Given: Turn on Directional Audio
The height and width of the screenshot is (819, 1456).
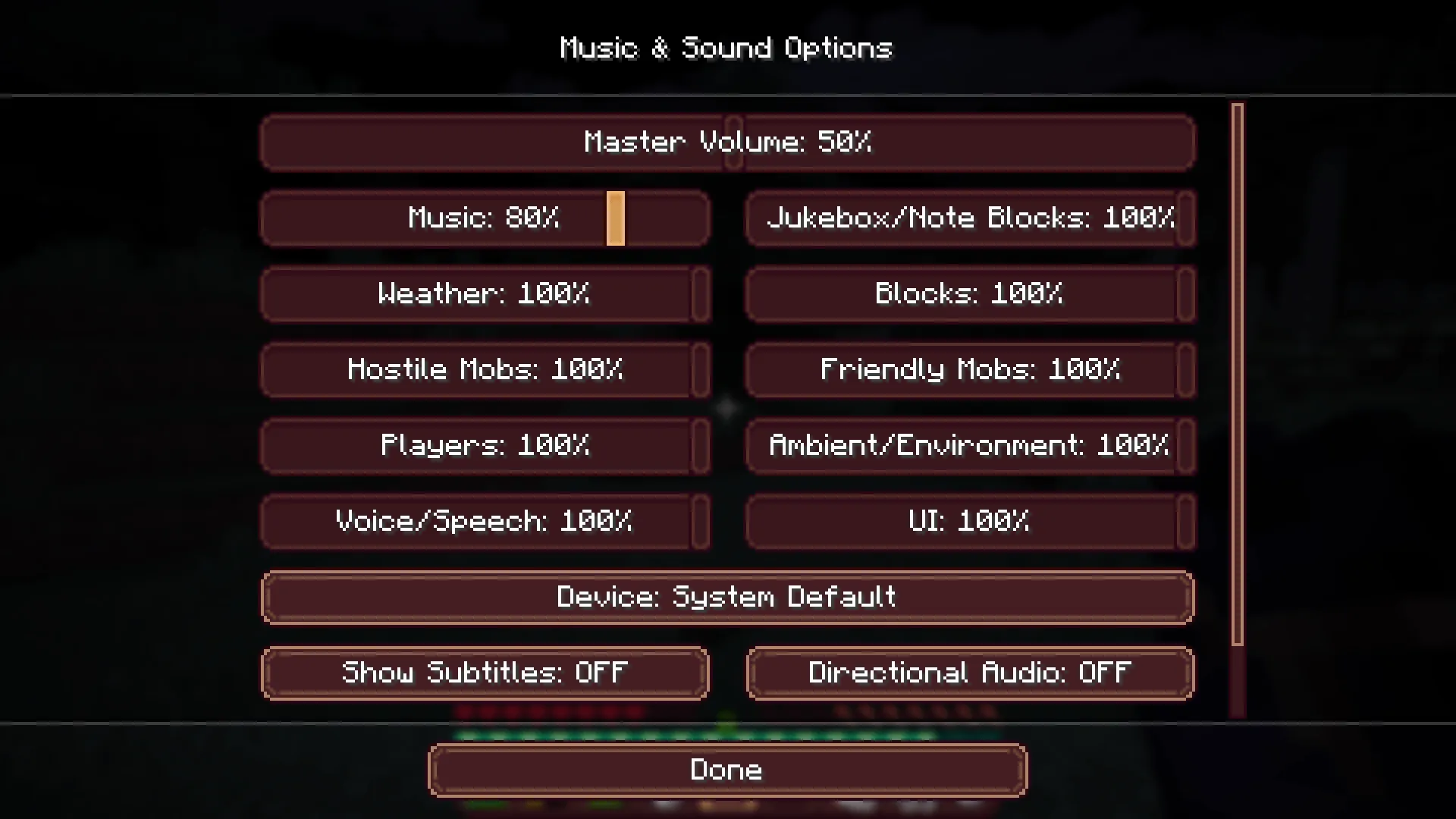Looking at the screenshot, I should [971, 673].
